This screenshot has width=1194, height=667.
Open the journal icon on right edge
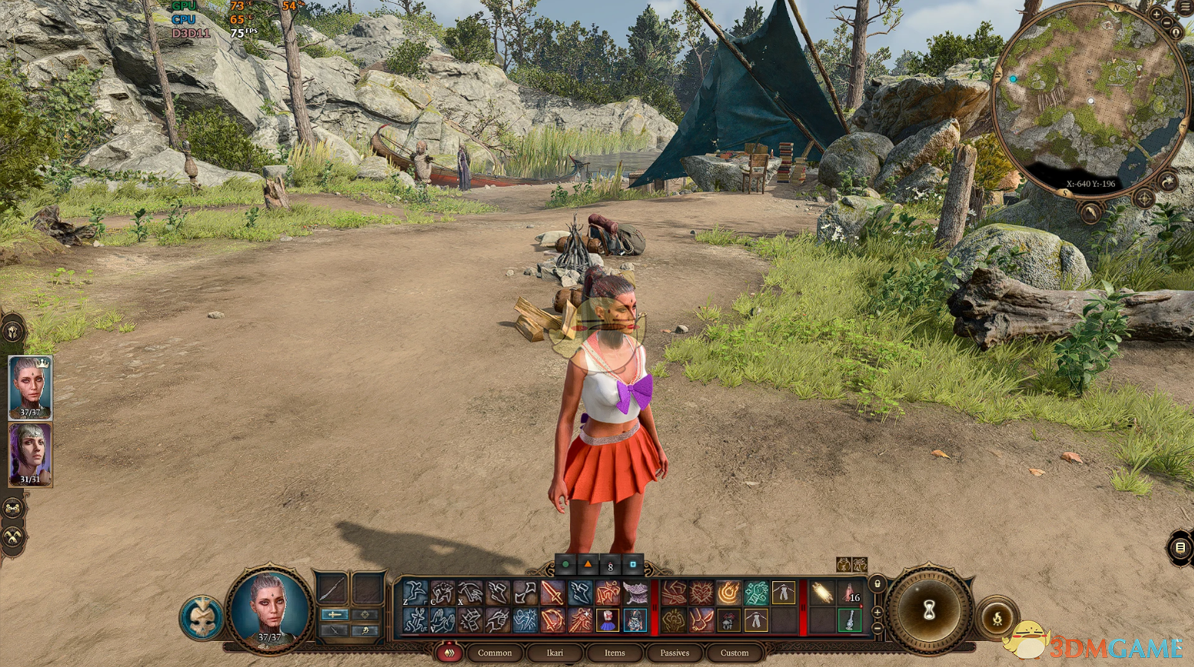[1181, 548]
